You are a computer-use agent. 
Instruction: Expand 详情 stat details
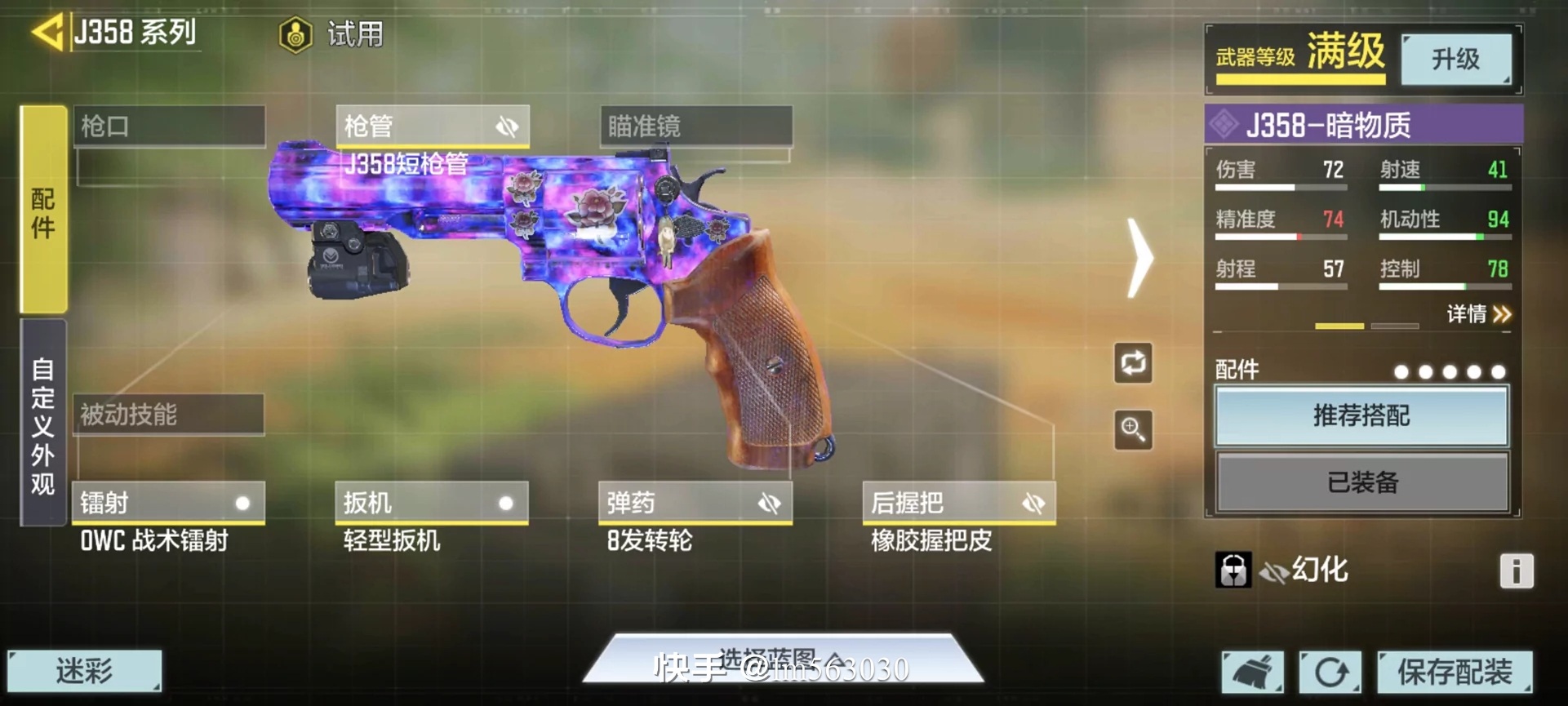(x=1479, y=314)
